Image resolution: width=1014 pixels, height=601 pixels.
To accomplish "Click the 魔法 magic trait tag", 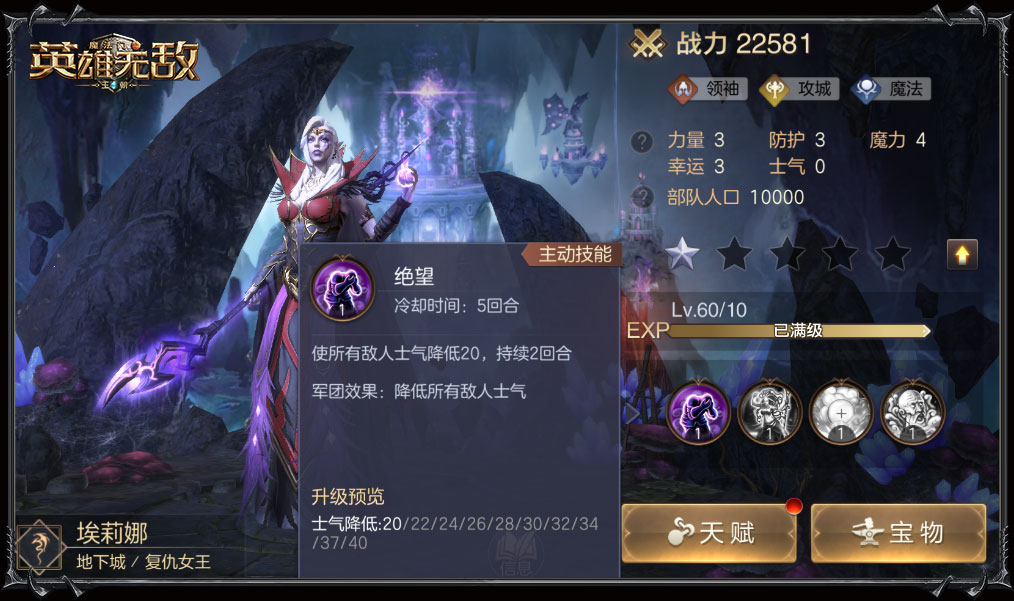I will coord(891,88).
